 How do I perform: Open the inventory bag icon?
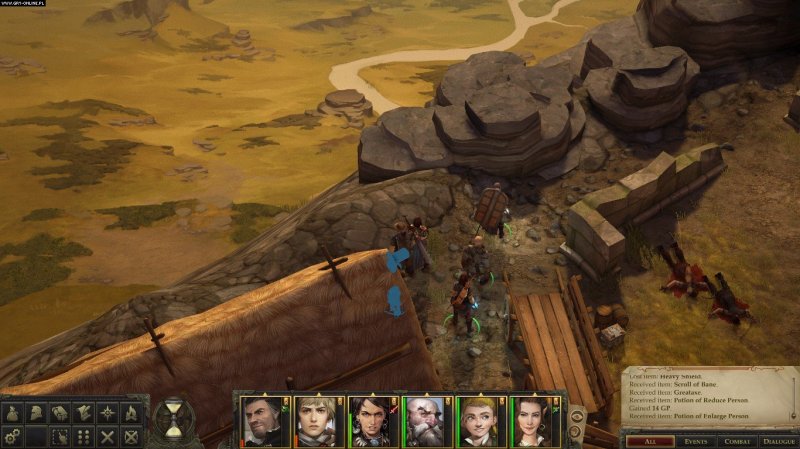[x=14, y=412]
